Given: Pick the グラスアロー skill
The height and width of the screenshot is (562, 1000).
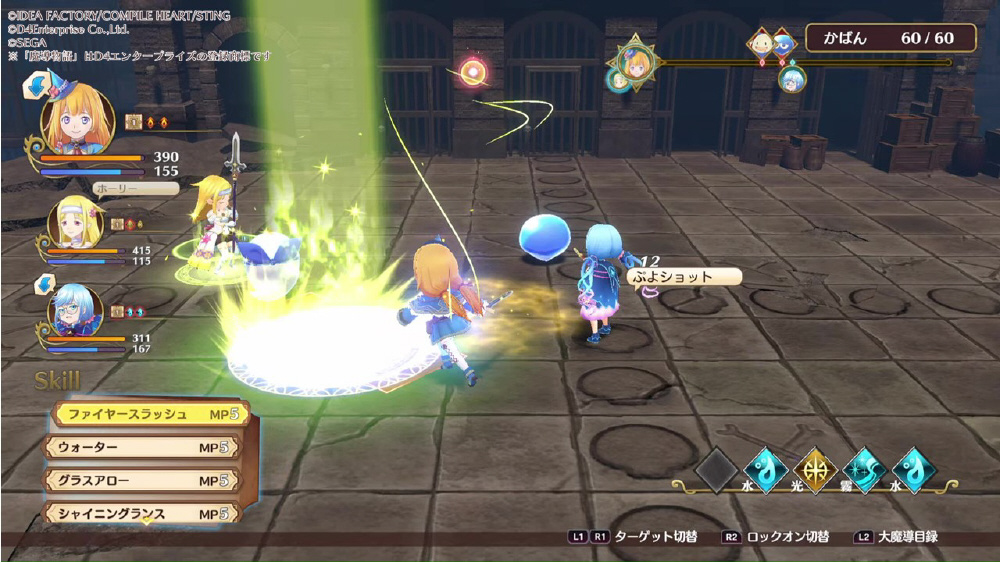Looking at the screenshot, I should (140, 481).
